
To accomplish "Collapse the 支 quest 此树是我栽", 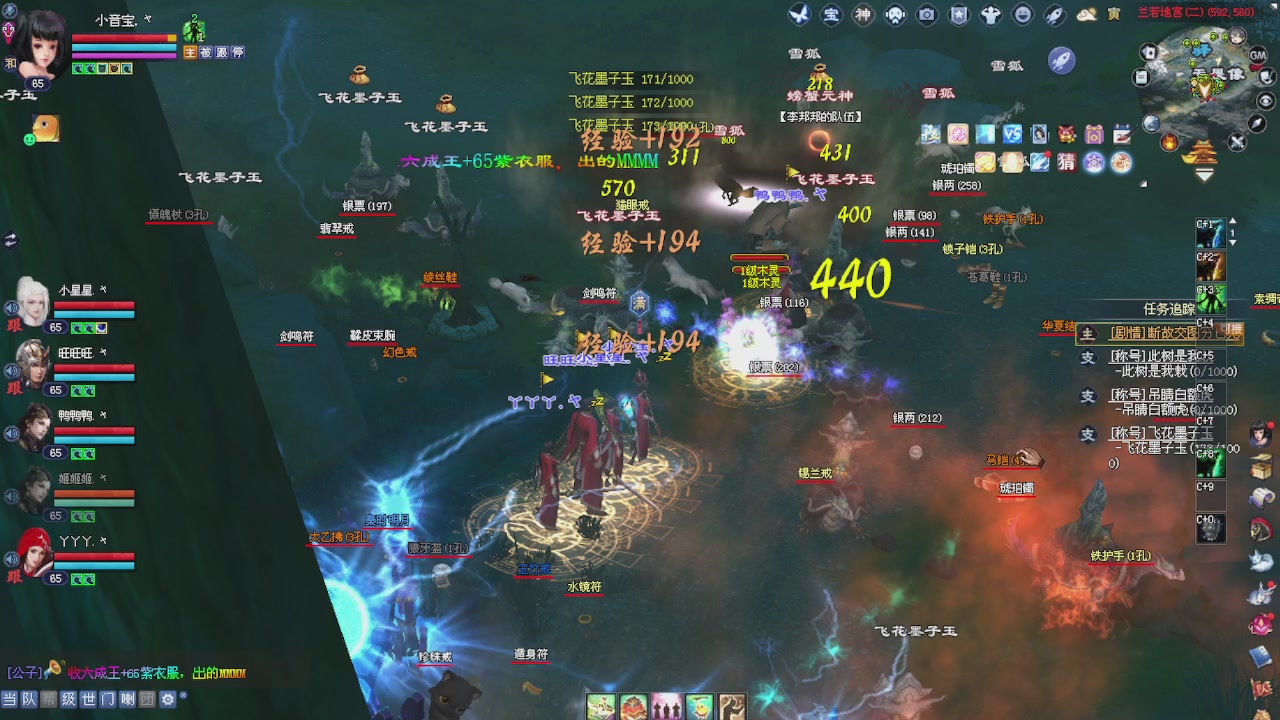I will (1086, 357).
